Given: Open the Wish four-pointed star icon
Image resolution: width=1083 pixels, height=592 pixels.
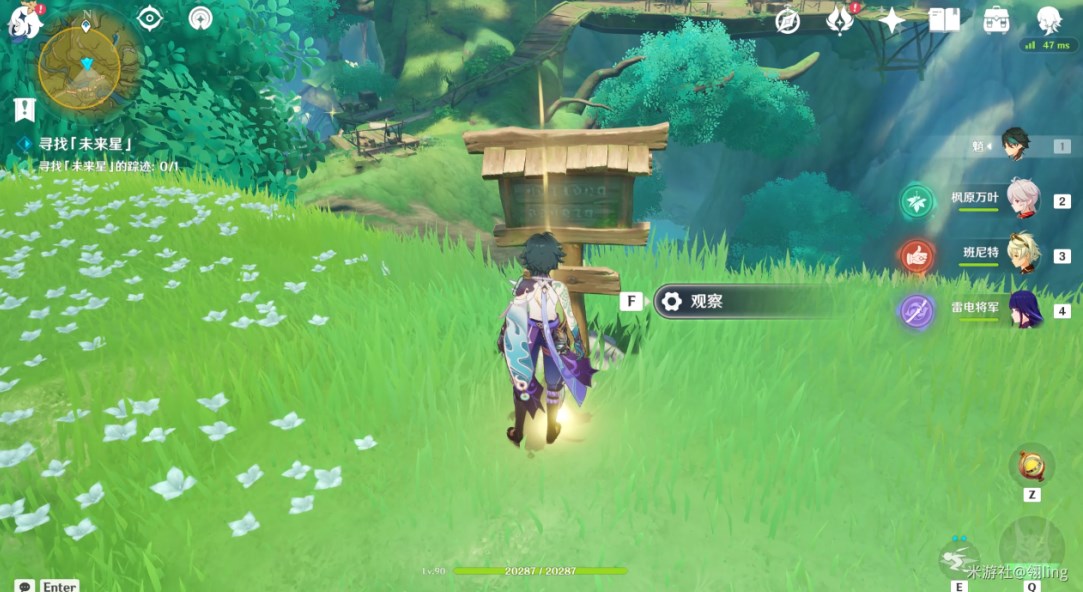Looking at the screenshot, I should 891,20.
